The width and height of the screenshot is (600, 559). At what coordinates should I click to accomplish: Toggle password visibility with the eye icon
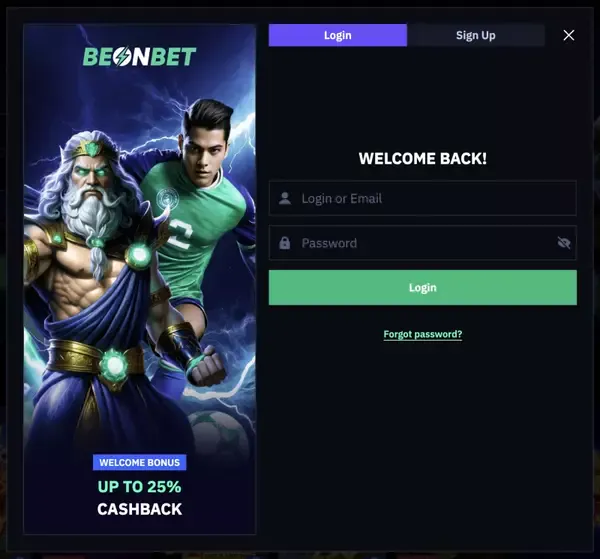click(x=563, y=243)
